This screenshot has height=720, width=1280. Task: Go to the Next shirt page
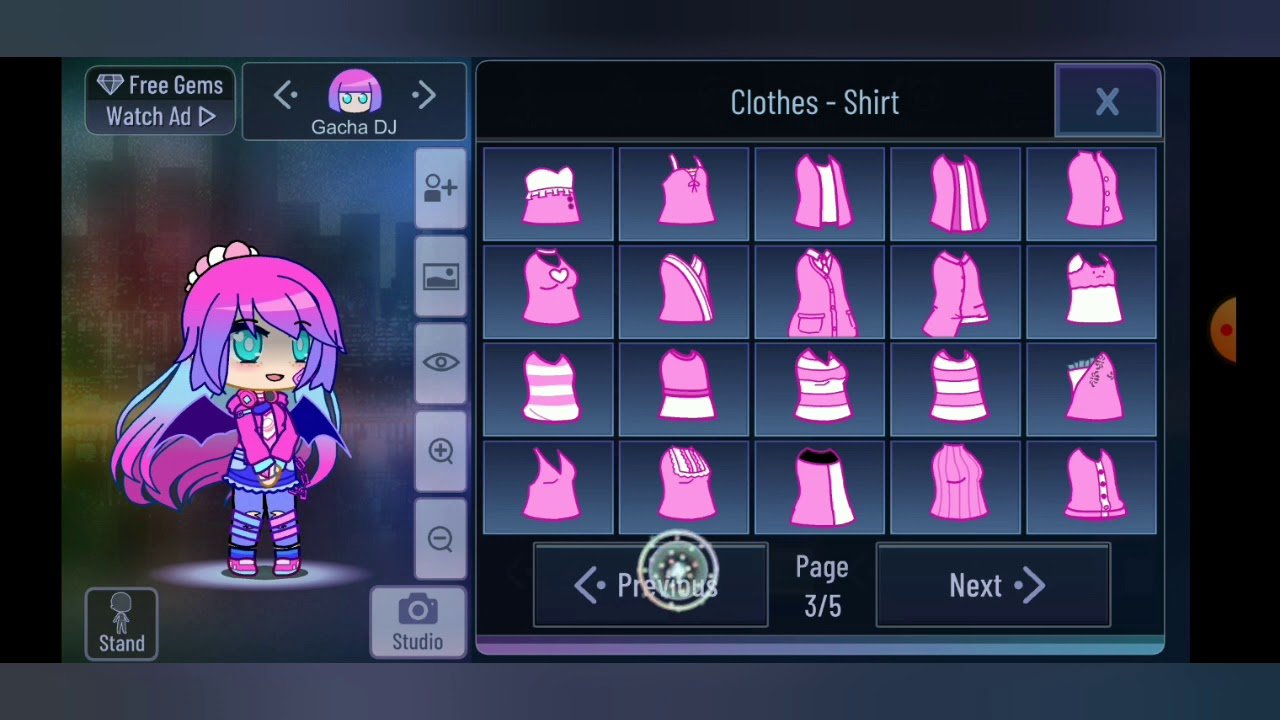coord(993,586)
